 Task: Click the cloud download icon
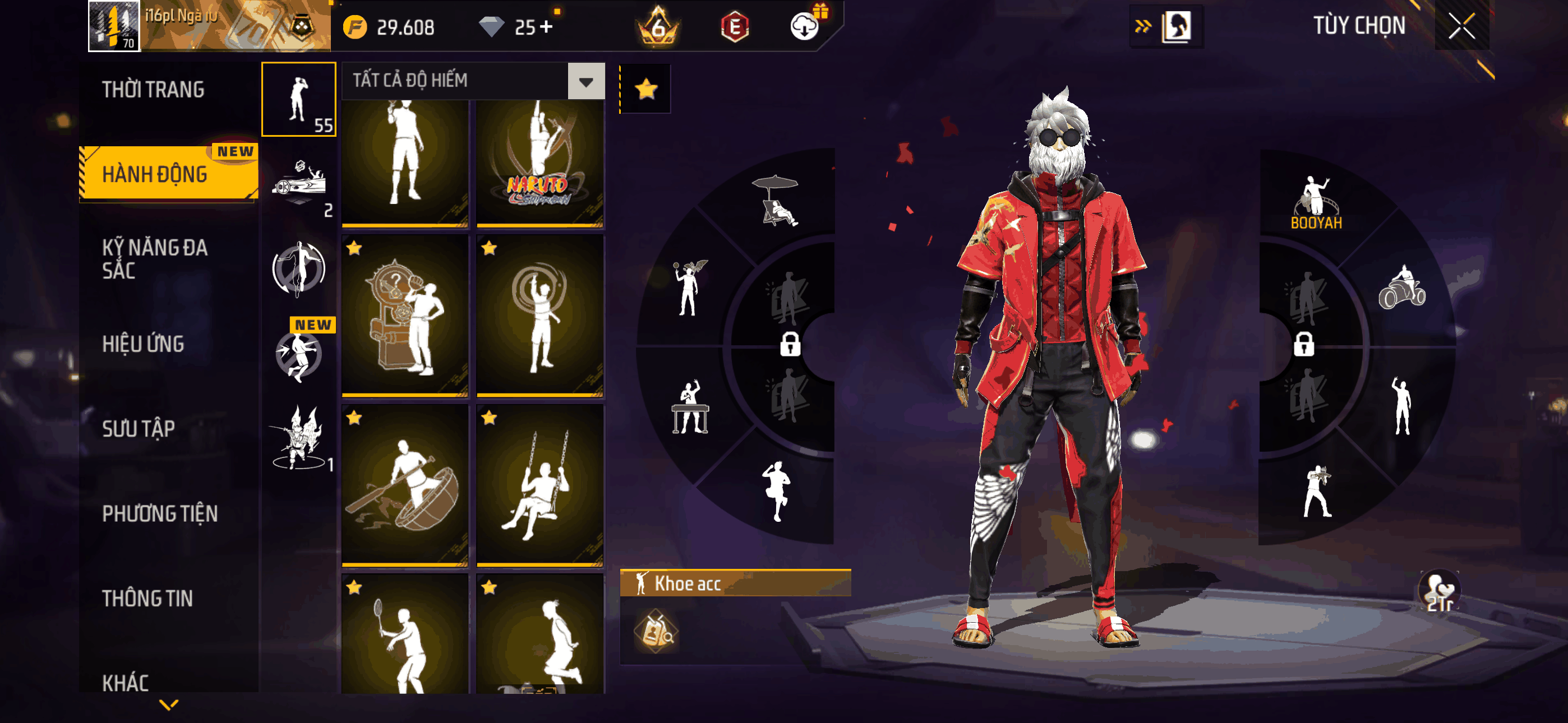pos(804,27)
